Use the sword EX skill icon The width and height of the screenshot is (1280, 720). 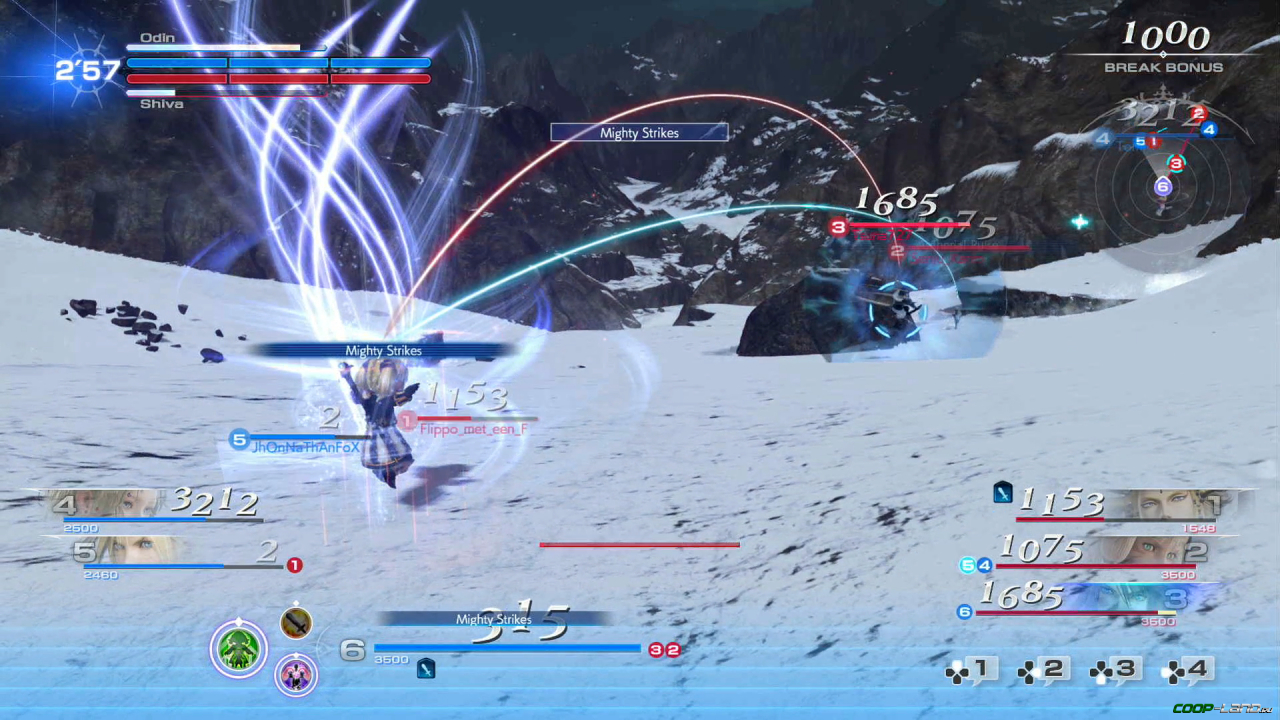click(x=295, y=623)
